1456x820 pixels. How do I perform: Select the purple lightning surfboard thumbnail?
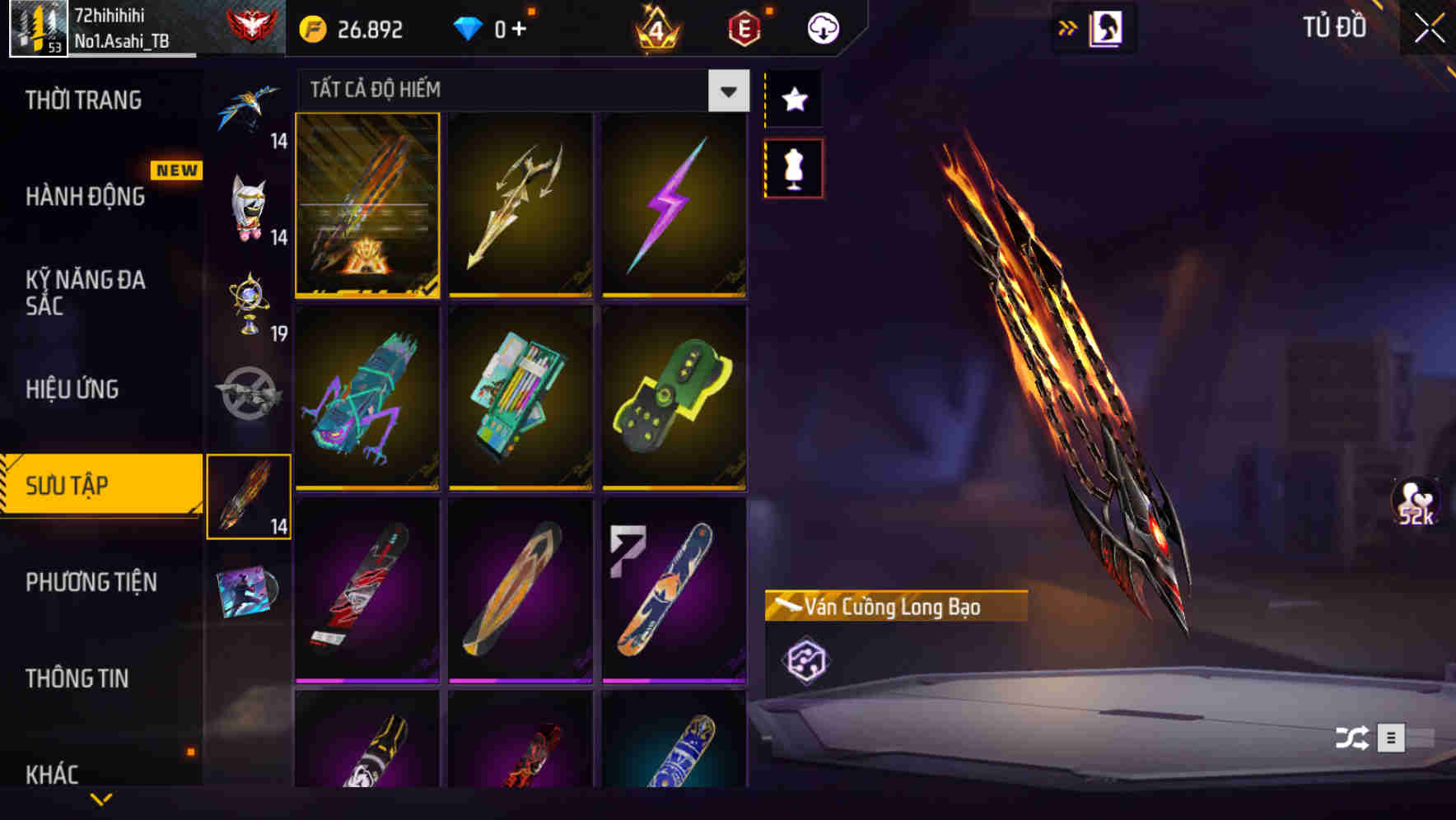coord(674,203)
